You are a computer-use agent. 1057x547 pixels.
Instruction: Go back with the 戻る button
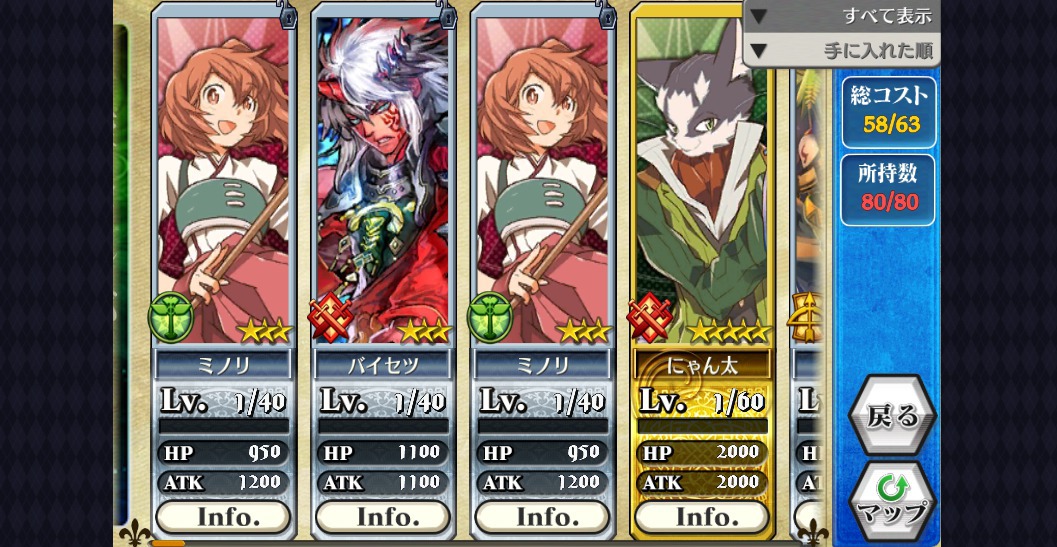891,415
